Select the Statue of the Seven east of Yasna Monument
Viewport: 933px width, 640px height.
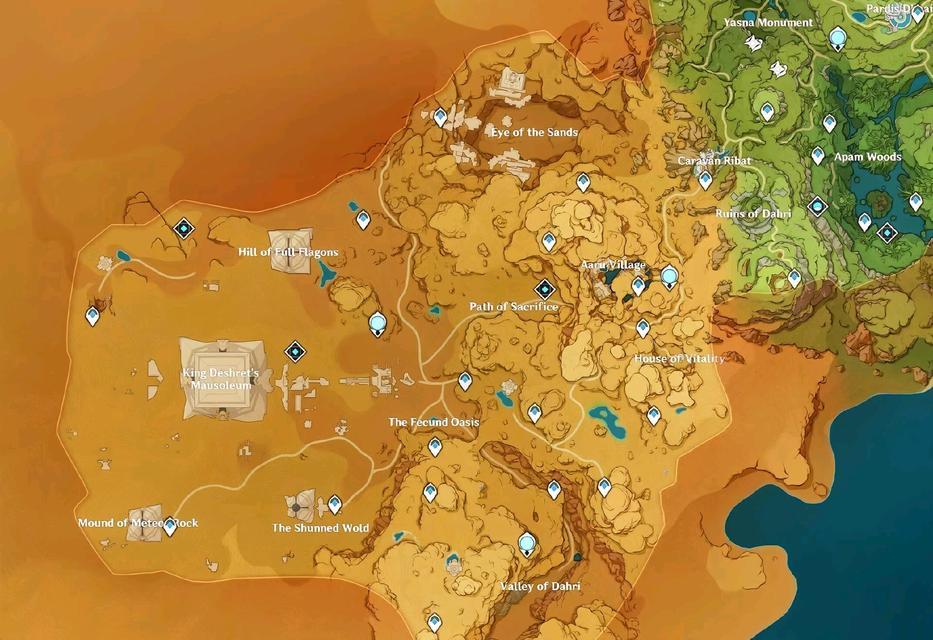(838, 39)
